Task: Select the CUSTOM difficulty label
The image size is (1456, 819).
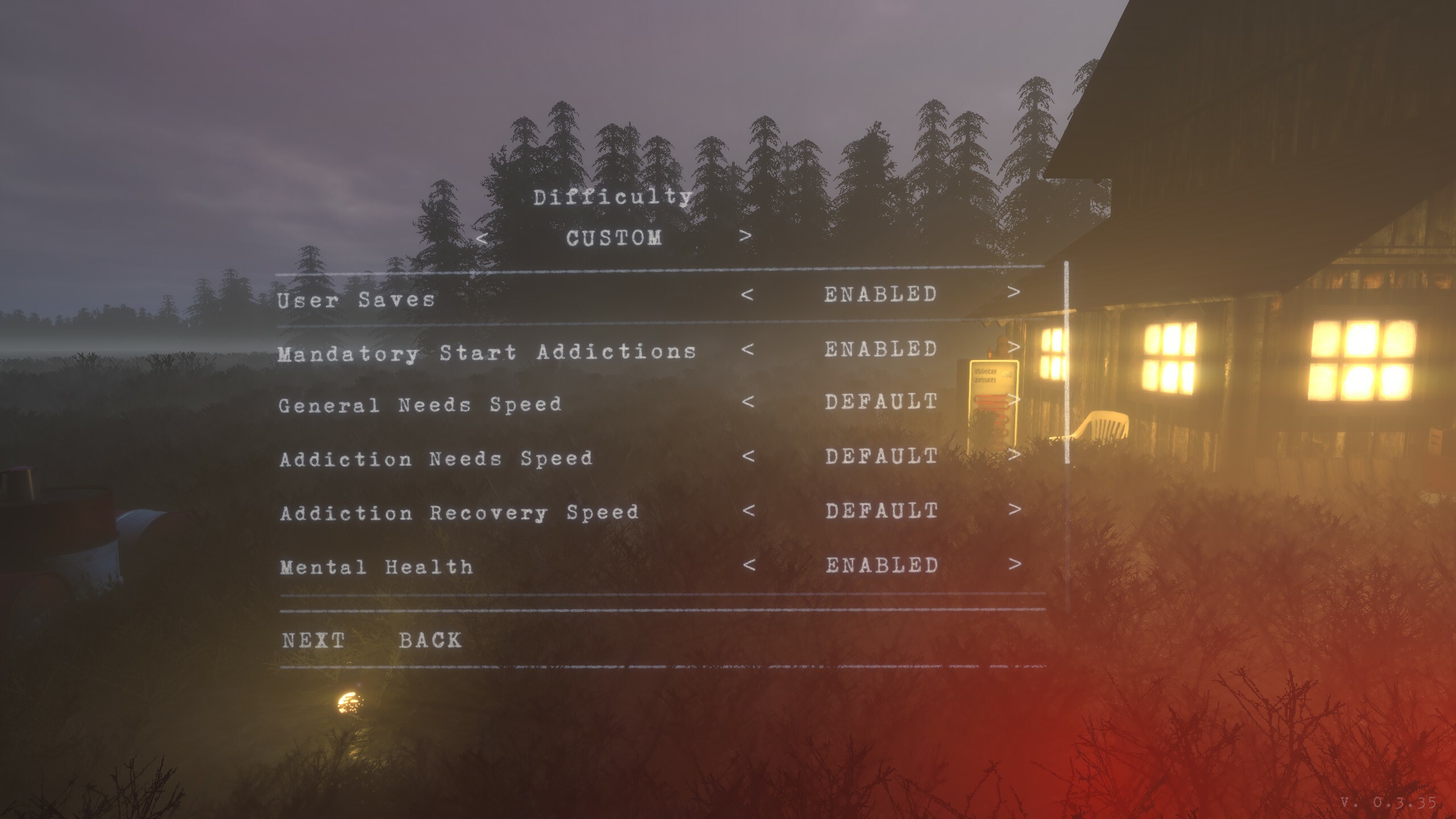Action: 614,239
